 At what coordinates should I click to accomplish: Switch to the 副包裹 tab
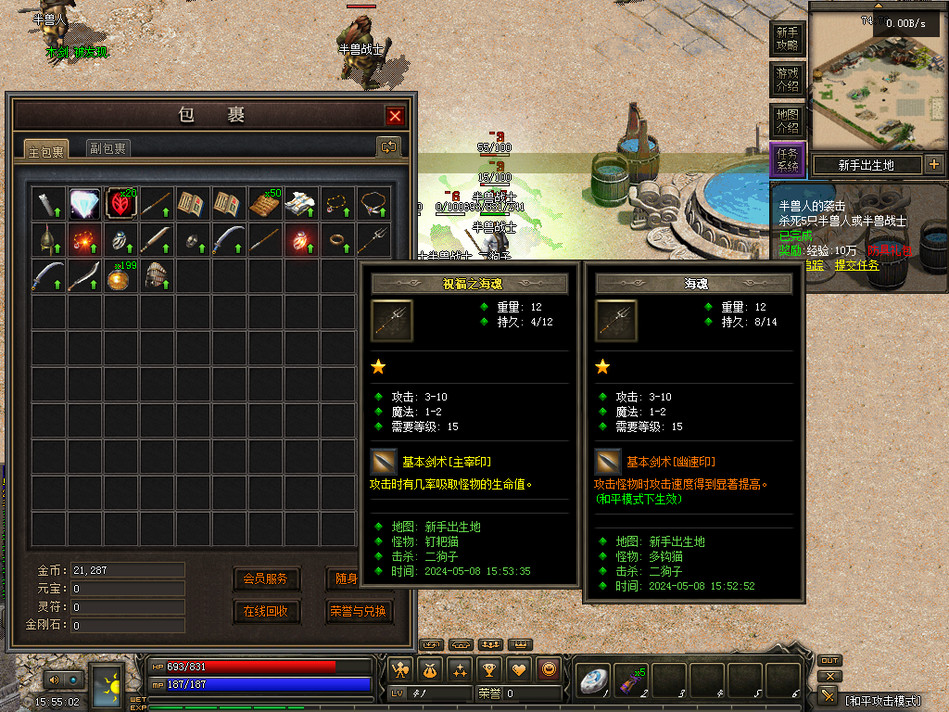107,149
